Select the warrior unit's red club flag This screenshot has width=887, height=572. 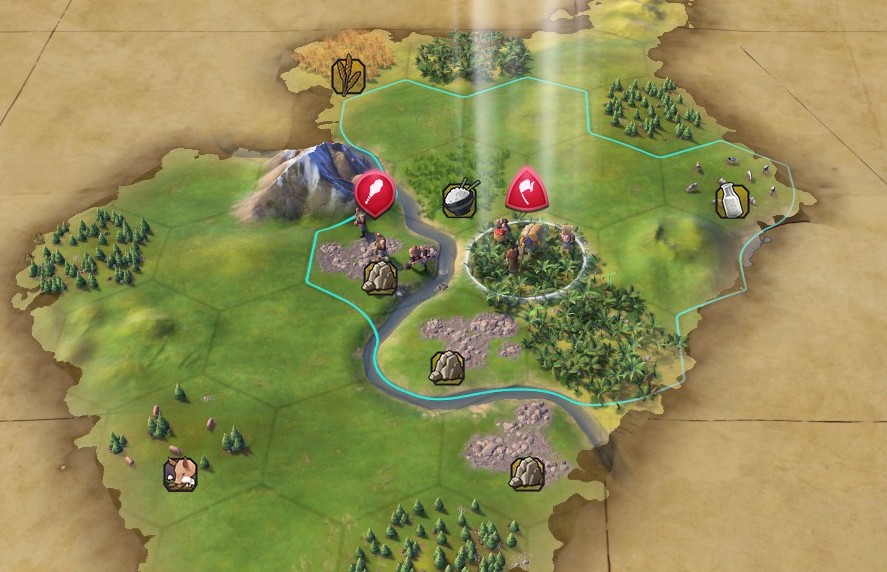pyautogui.click(x=375, y=192)
